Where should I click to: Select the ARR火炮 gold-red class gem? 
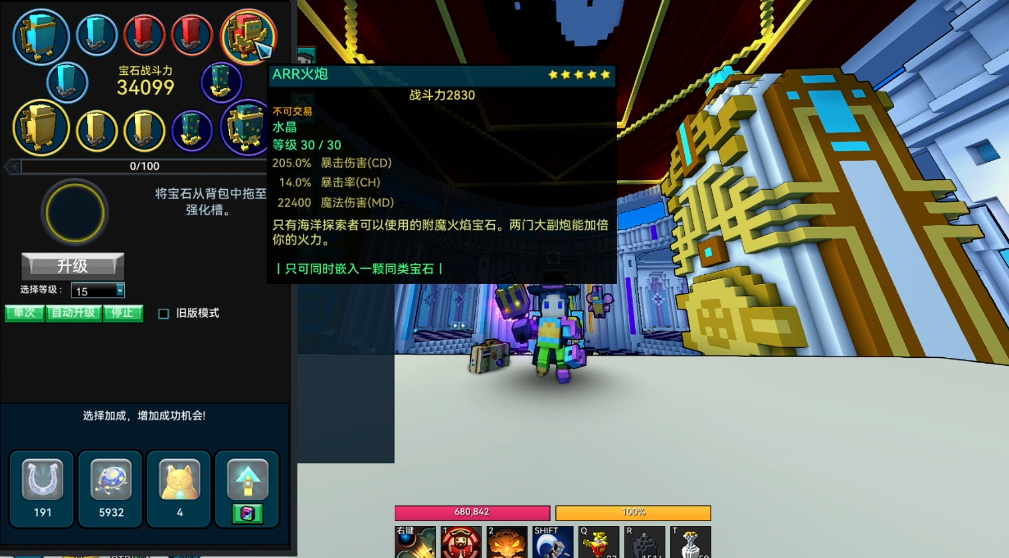247,36
